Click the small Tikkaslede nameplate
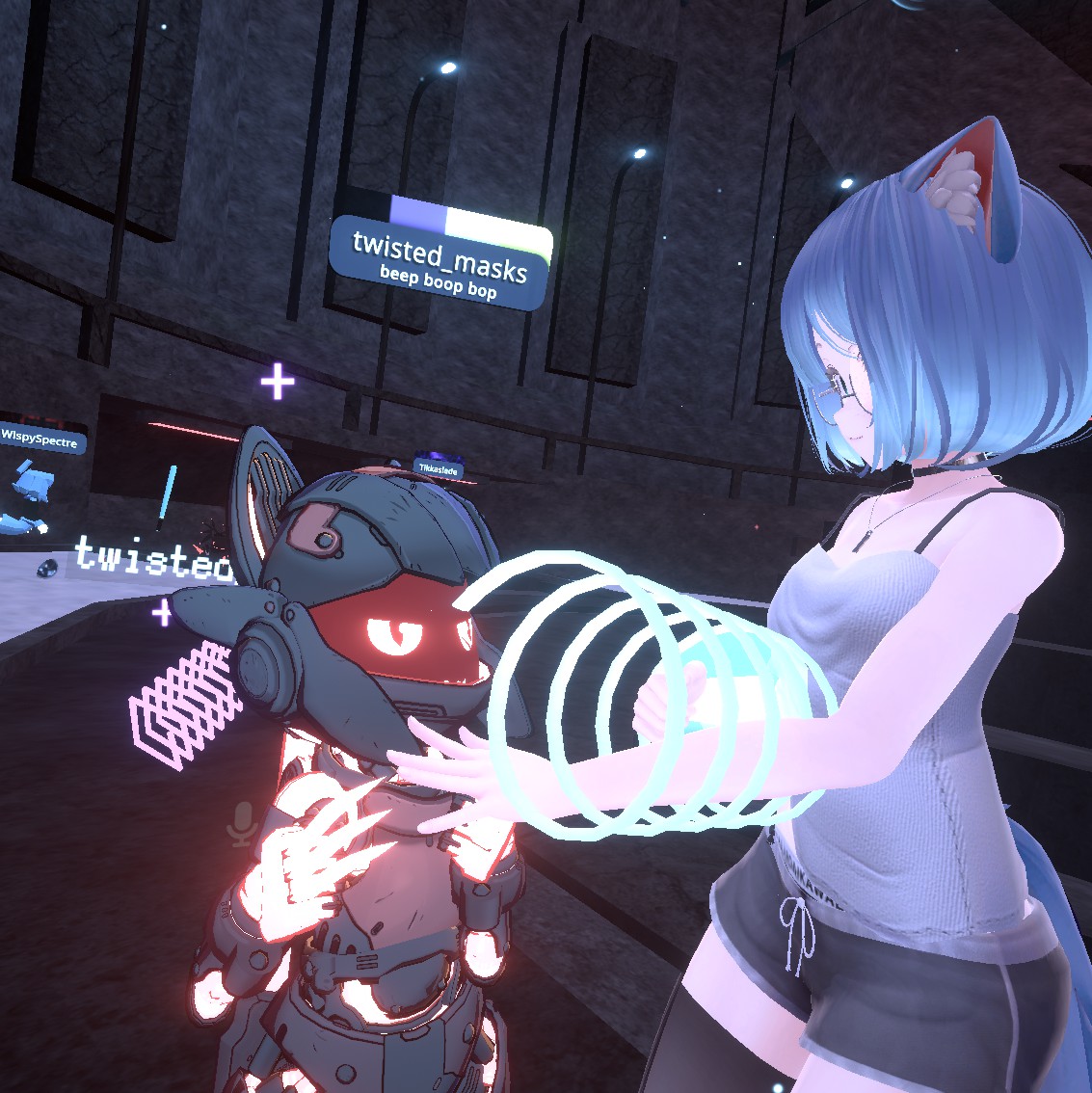This screenshot has height=1093, width=1092. pos(438,469)
